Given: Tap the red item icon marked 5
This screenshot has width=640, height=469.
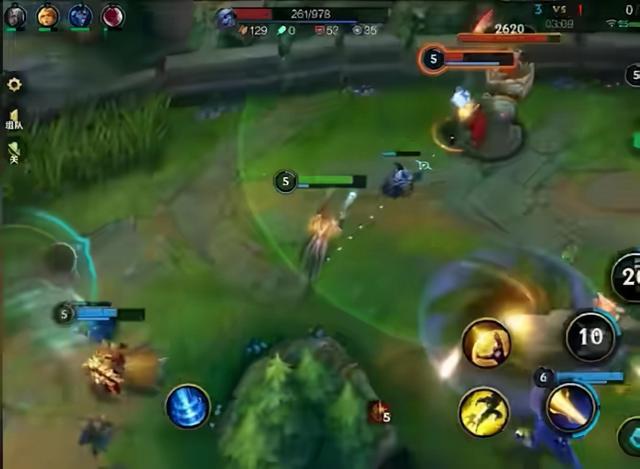Looking at the screenshot, I should [x=378, y=412].
